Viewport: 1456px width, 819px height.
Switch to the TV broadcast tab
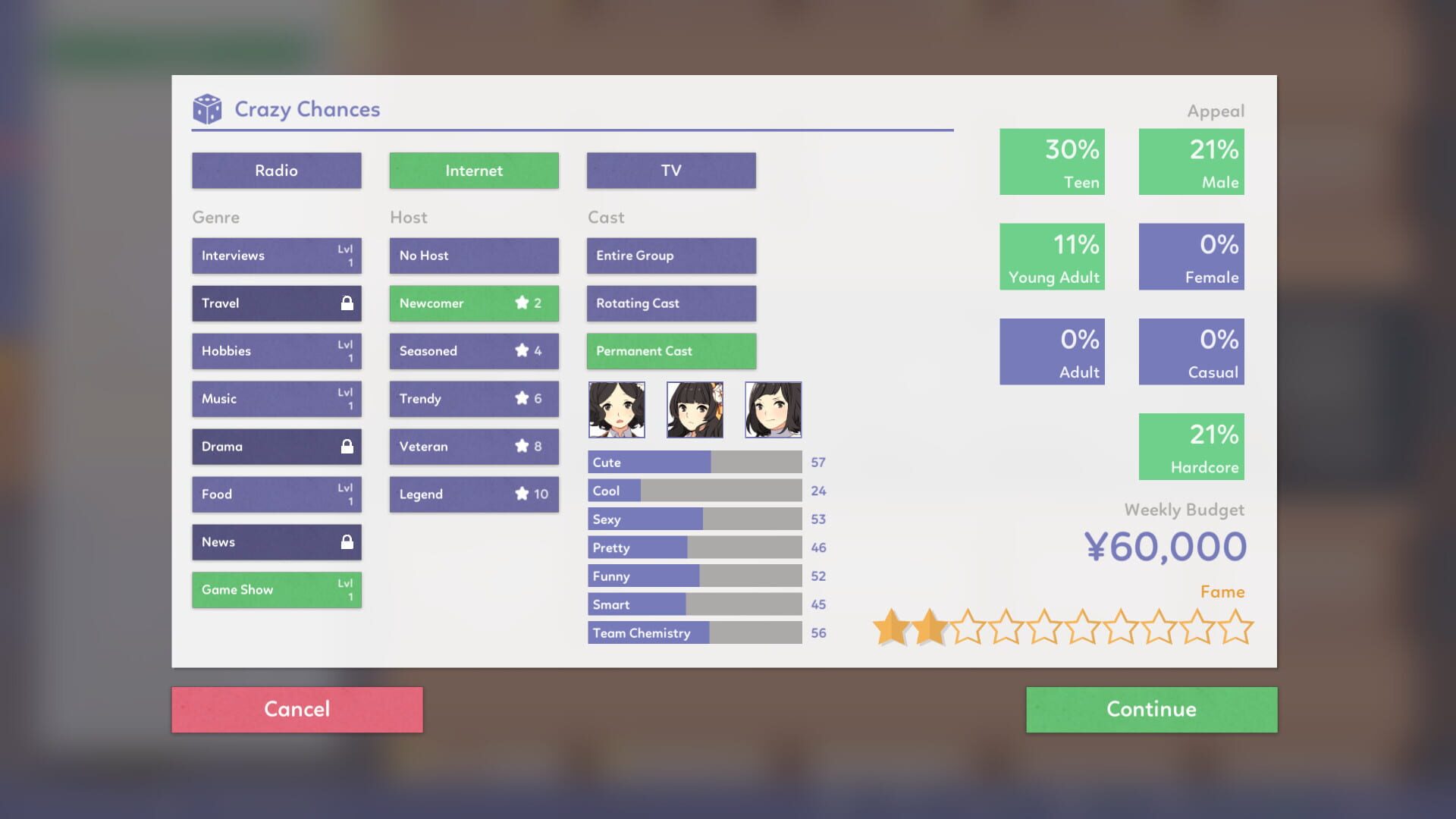click(x=670, y=170)
